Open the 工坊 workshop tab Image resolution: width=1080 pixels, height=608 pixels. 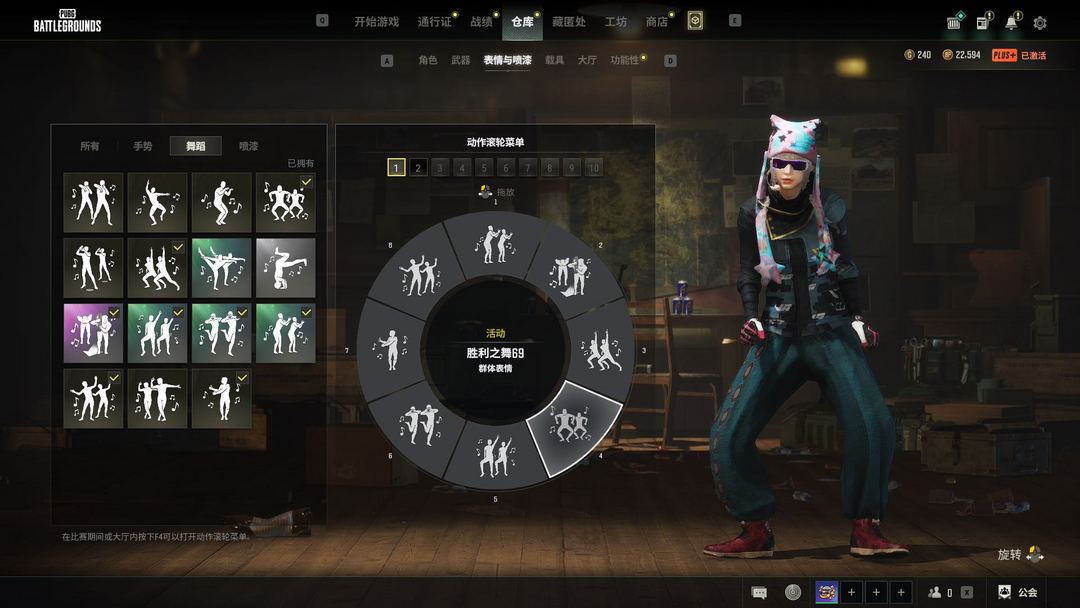pyautogui.click(x=616, y=21)
